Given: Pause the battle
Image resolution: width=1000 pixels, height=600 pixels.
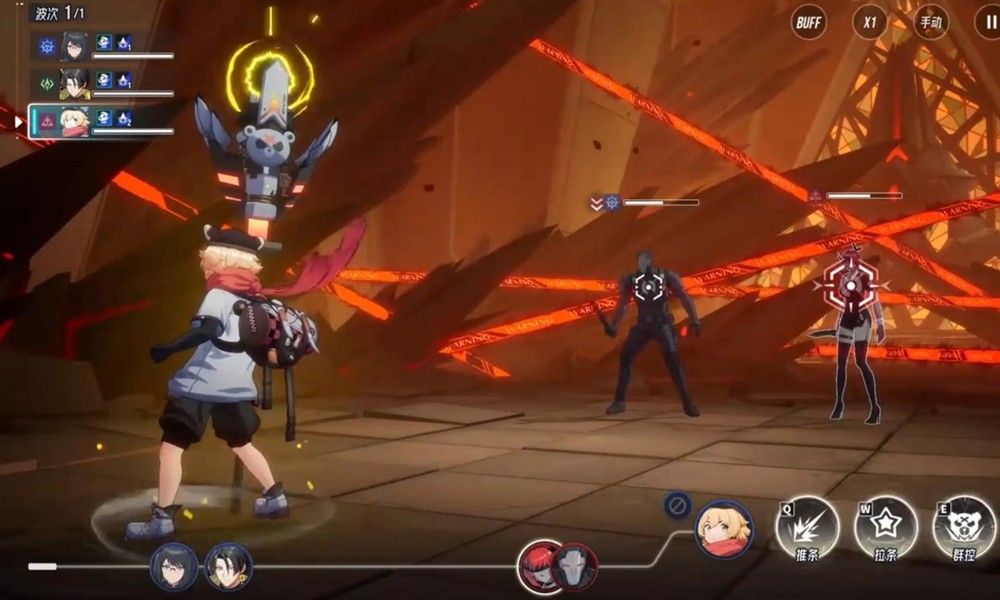Looking at the screenshot, I should (985, 22).
